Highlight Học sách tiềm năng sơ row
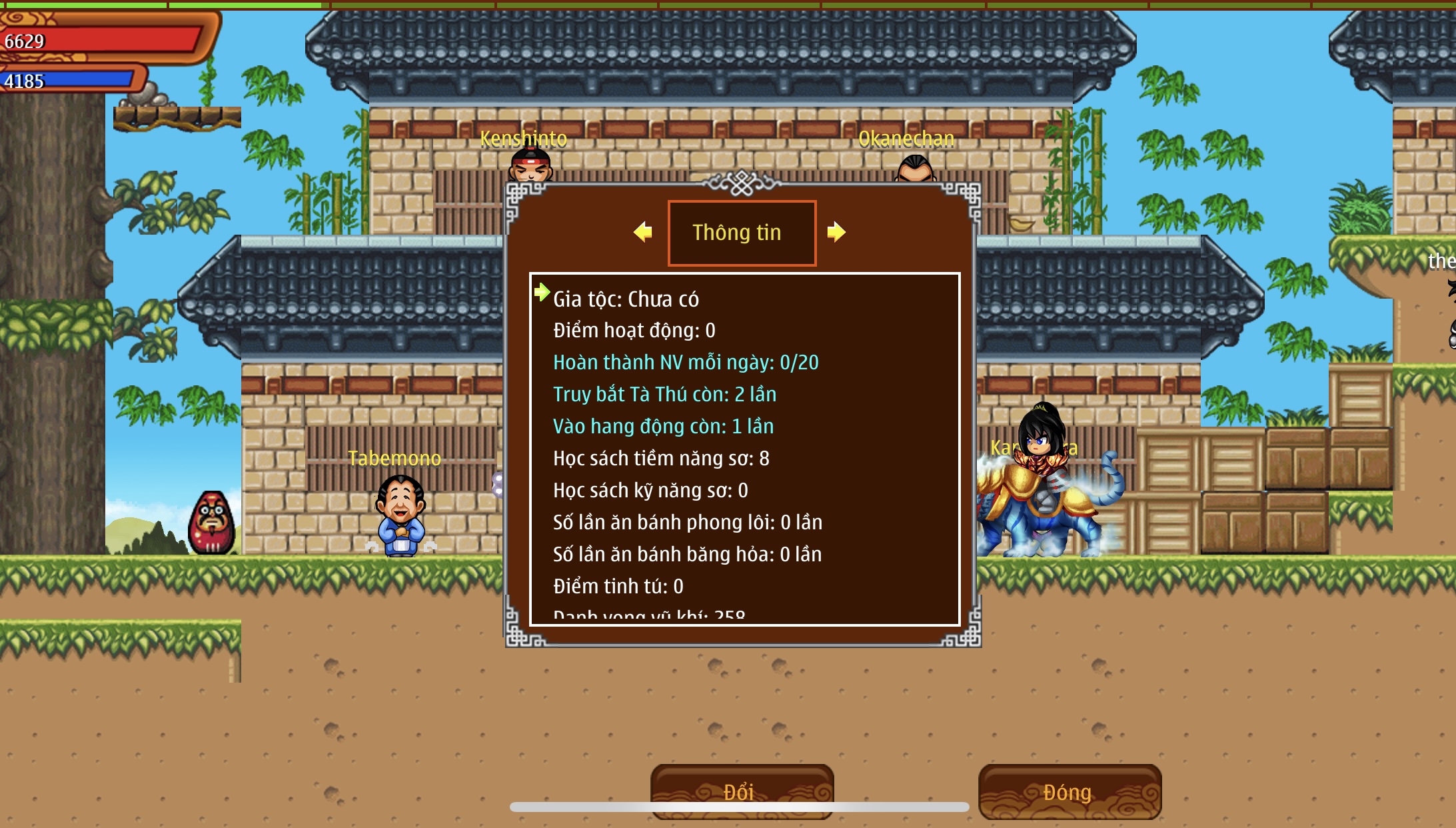Image resolution: width=1456 pixels, height=828 pixels. click(x=660, y=459)
